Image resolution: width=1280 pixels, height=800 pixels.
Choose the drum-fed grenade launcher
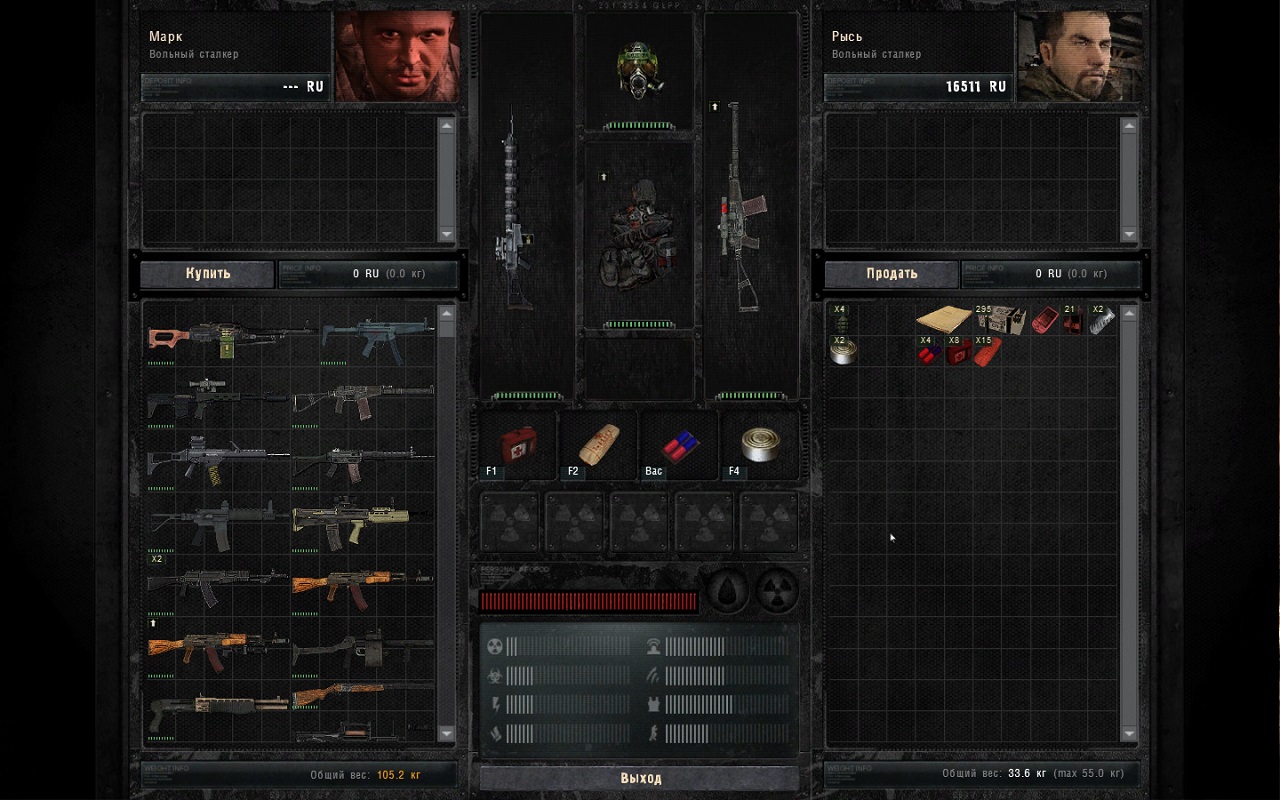(362, 650)
